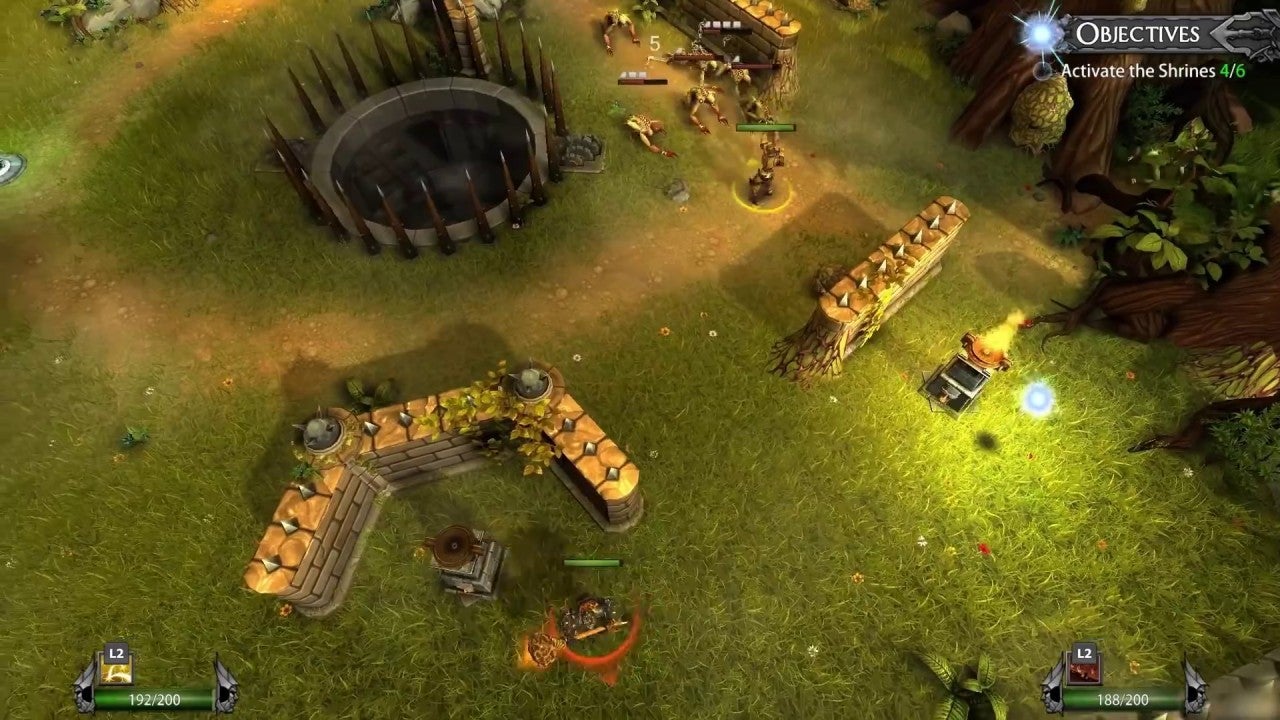This screenshot has height=720, width=1280.
Task: Open the Objectives panel header
Action: click(1137, 34)
